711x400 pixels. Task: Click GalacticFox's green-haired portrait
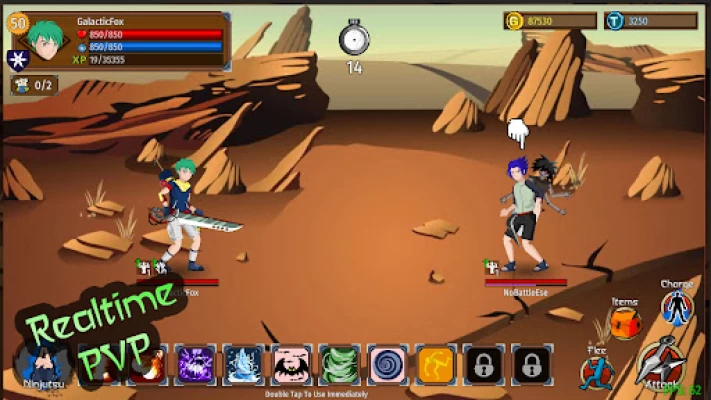(47, 40)
